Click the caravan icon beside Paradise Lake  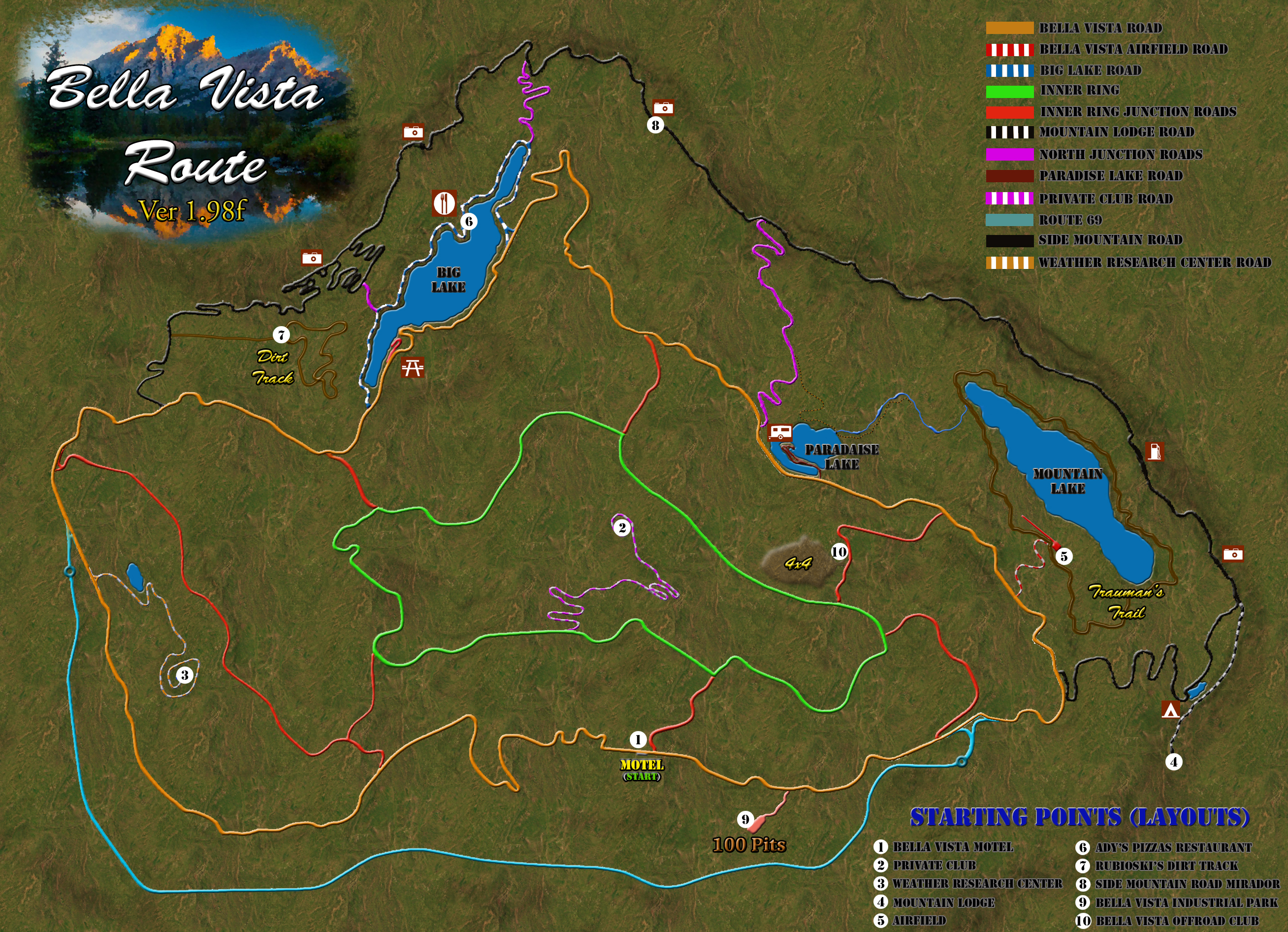(780, 433)
